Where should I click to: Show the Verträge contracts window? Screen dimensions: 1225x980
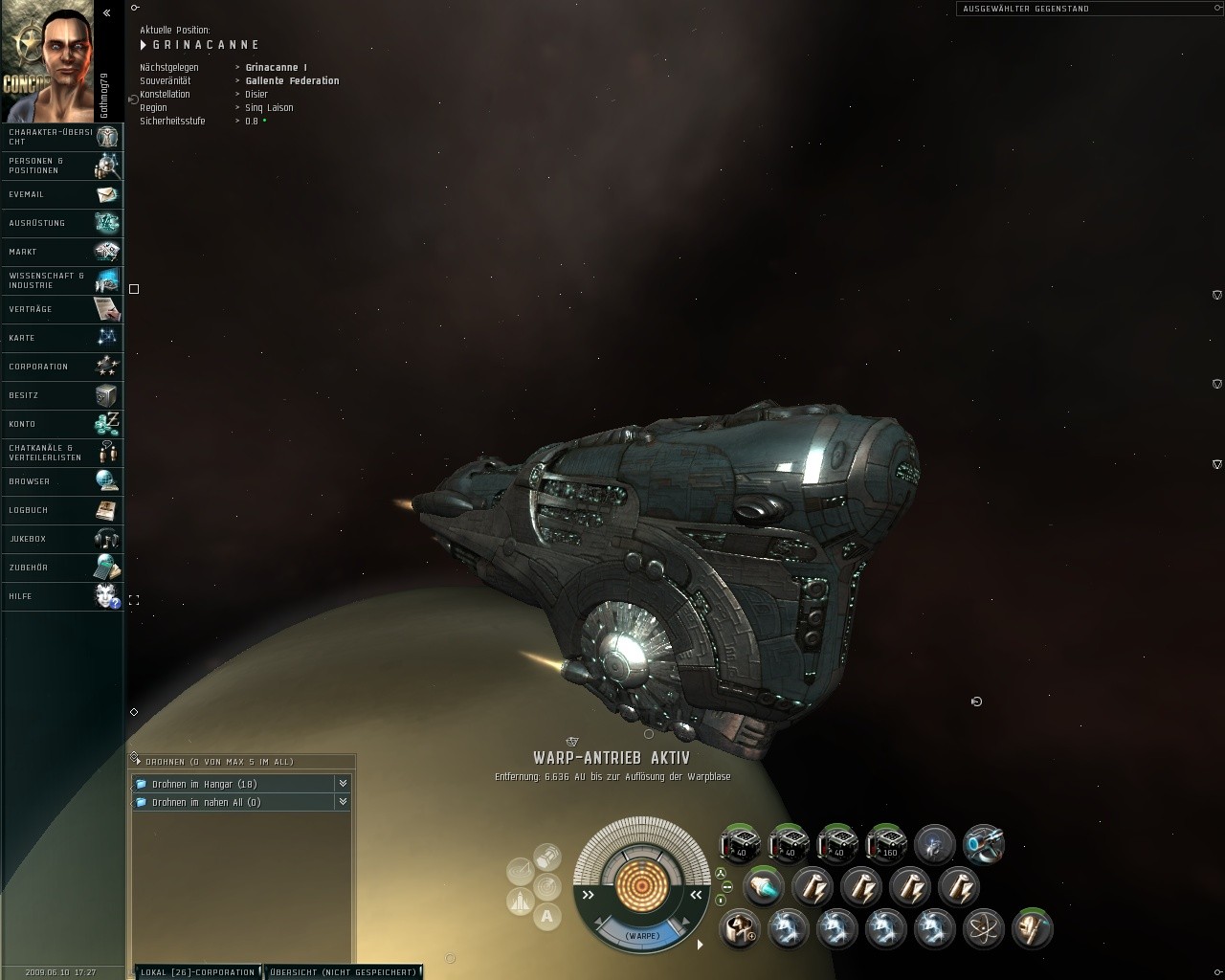(63, 309)
